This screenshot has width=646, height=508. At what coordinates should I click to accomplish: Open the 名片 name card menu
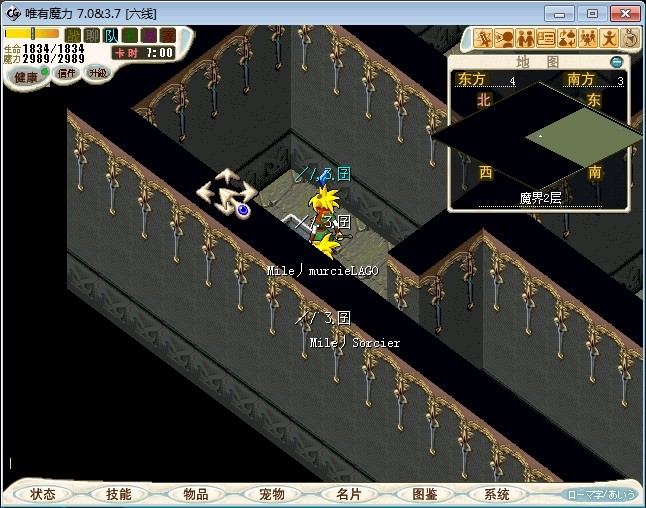[x=347, y=494]
